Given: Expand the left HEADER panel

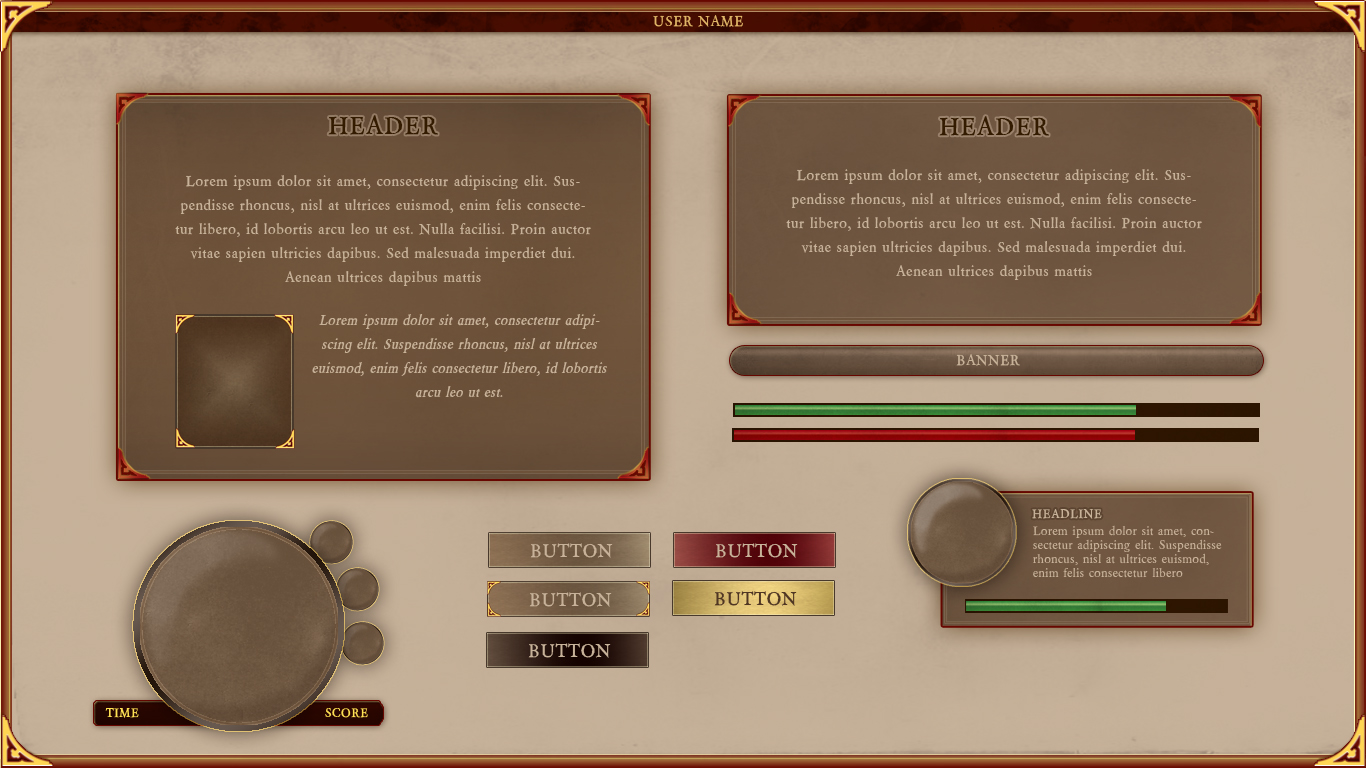Looking at the screenshot, I should click(x=384, y=285).
